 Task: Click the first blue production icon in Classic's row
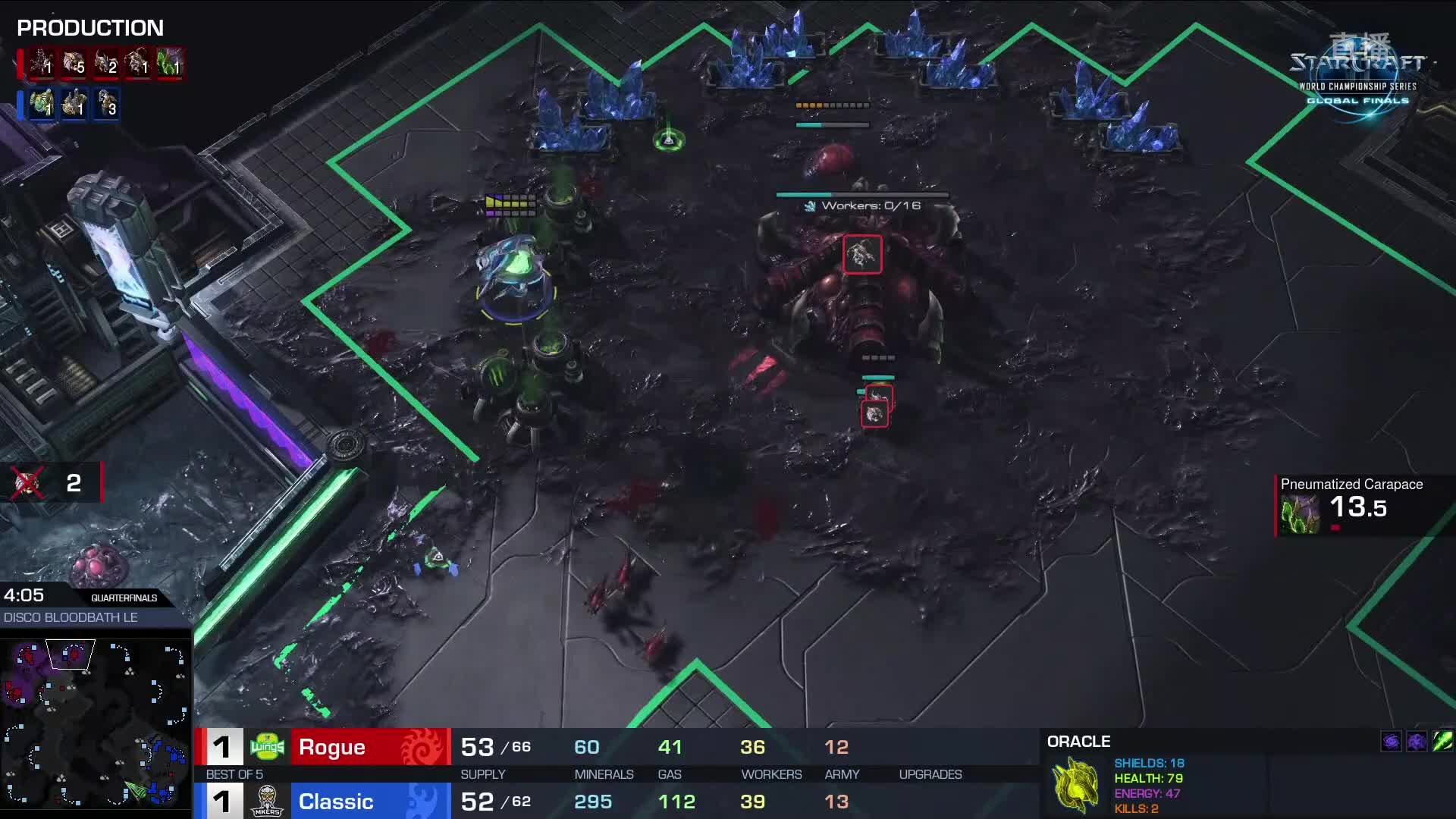(42, 105)
